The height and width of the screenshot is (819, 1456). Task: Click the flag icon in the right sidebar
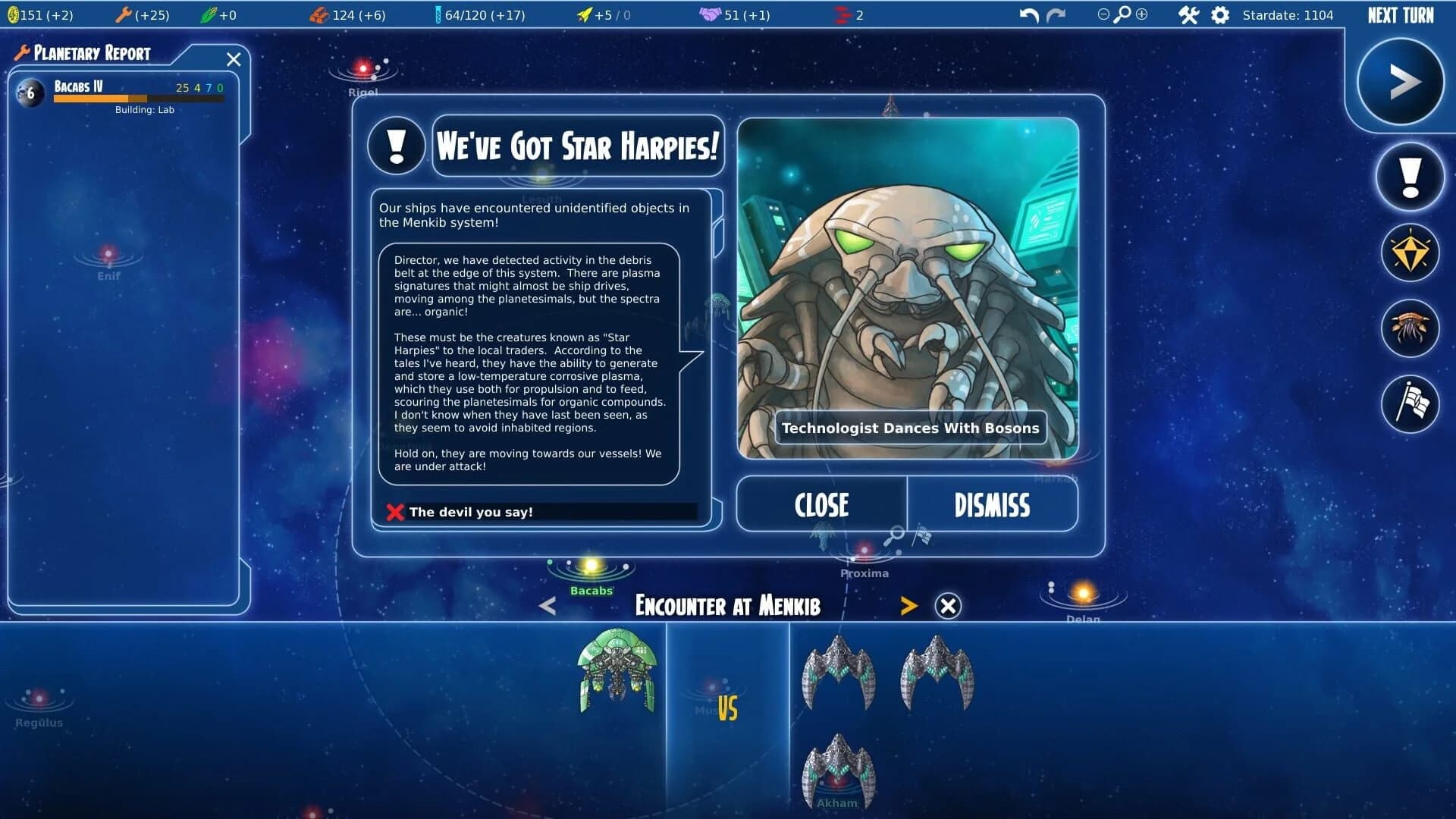click(1409, 404)
